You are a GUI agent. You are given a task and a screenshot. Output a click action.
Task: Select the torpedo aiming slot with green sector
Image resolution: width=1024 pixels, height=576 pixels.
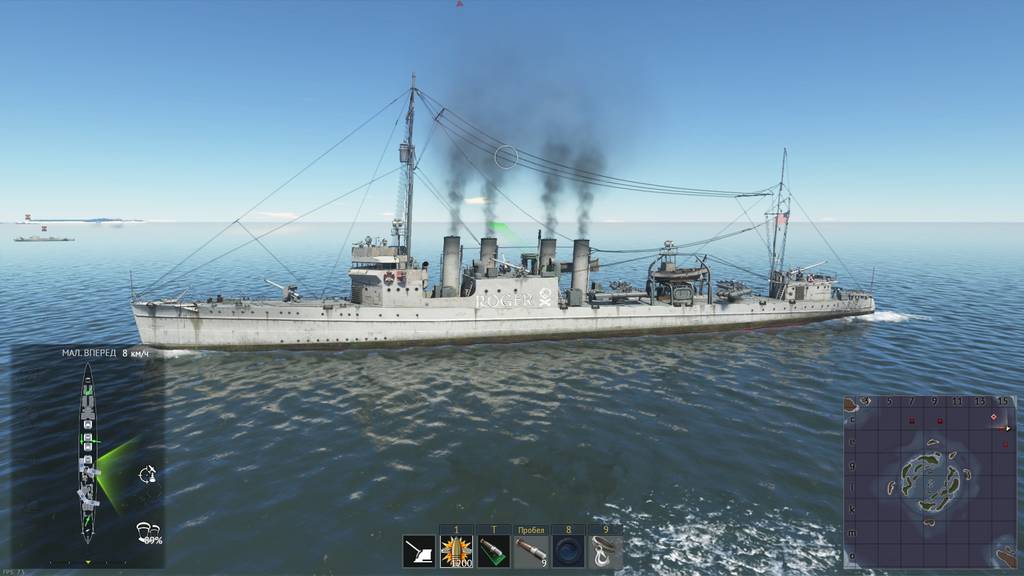tap(493, 552)
